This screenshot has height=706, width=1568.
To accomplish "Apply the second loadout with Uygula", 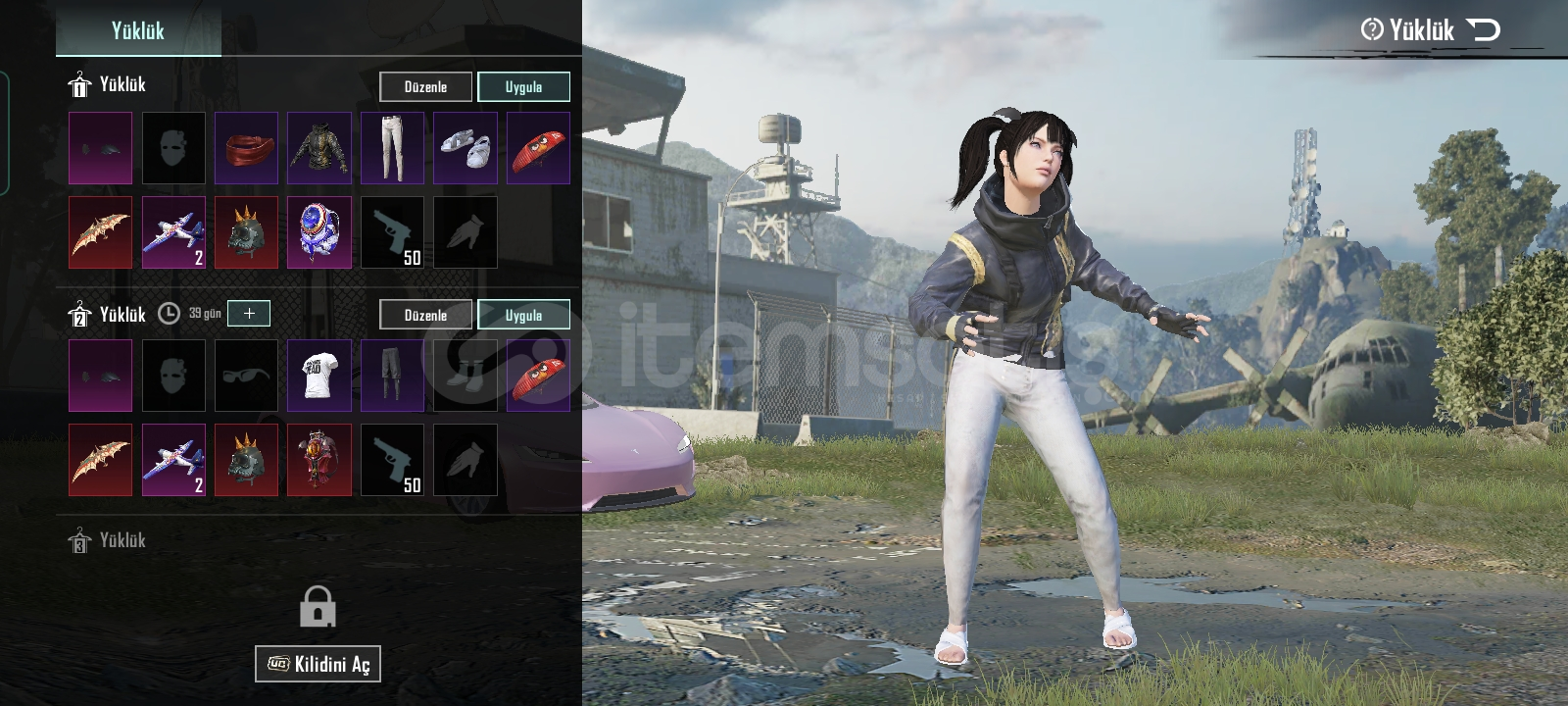I will (523, 315).
